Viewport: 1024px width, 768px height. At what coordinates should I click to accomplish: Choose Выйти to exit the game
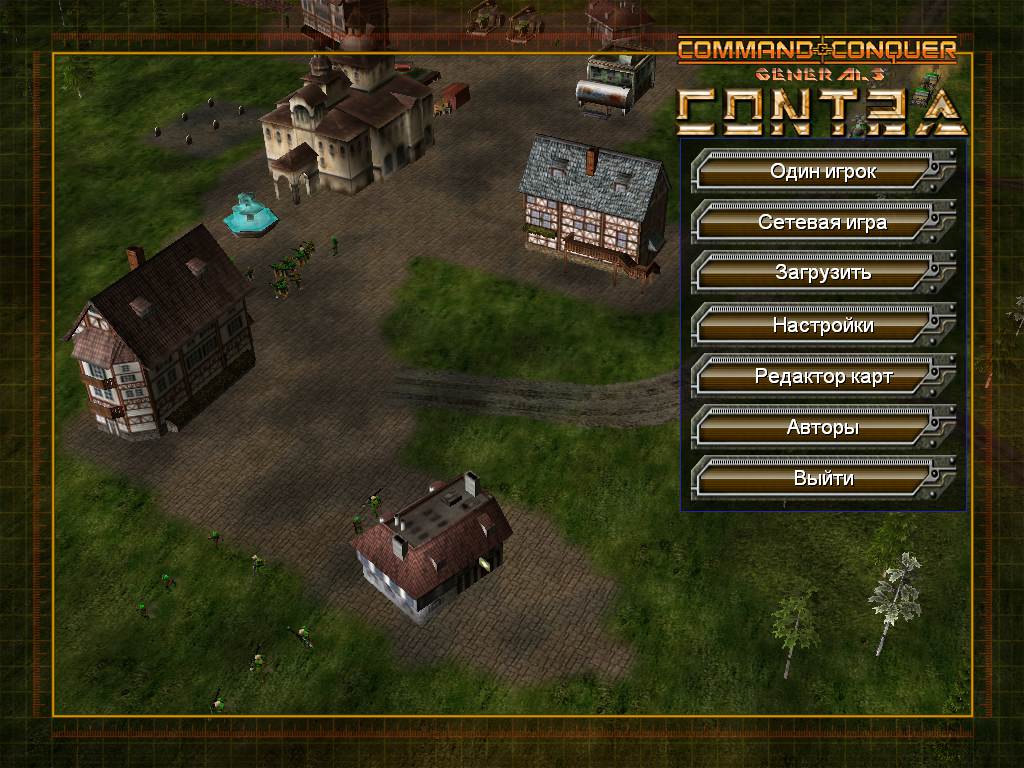pos(822,479)
